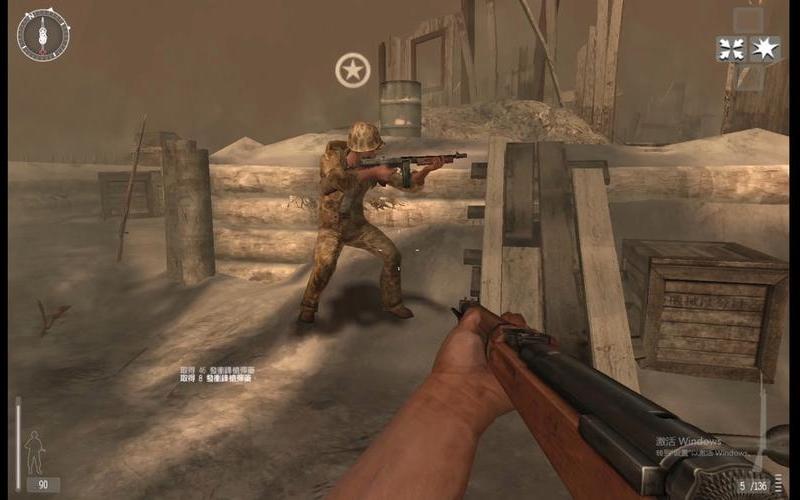The height and width of the screenshot is (500, 800).
Task: Click the circled star objective marker
Action: click(x=352, y=70)
